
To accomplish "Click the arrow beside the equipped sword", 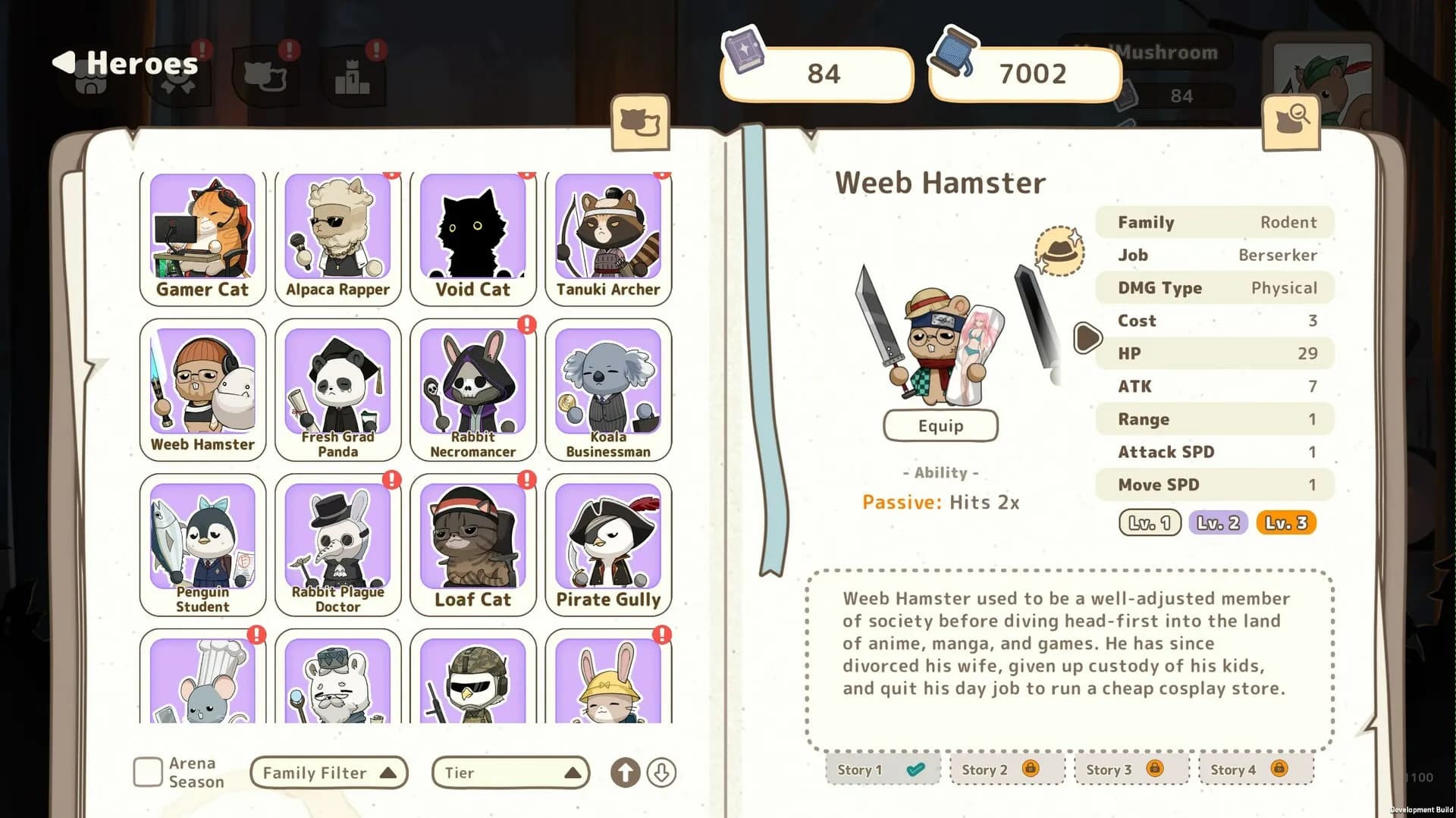I will pos(1088,339).
